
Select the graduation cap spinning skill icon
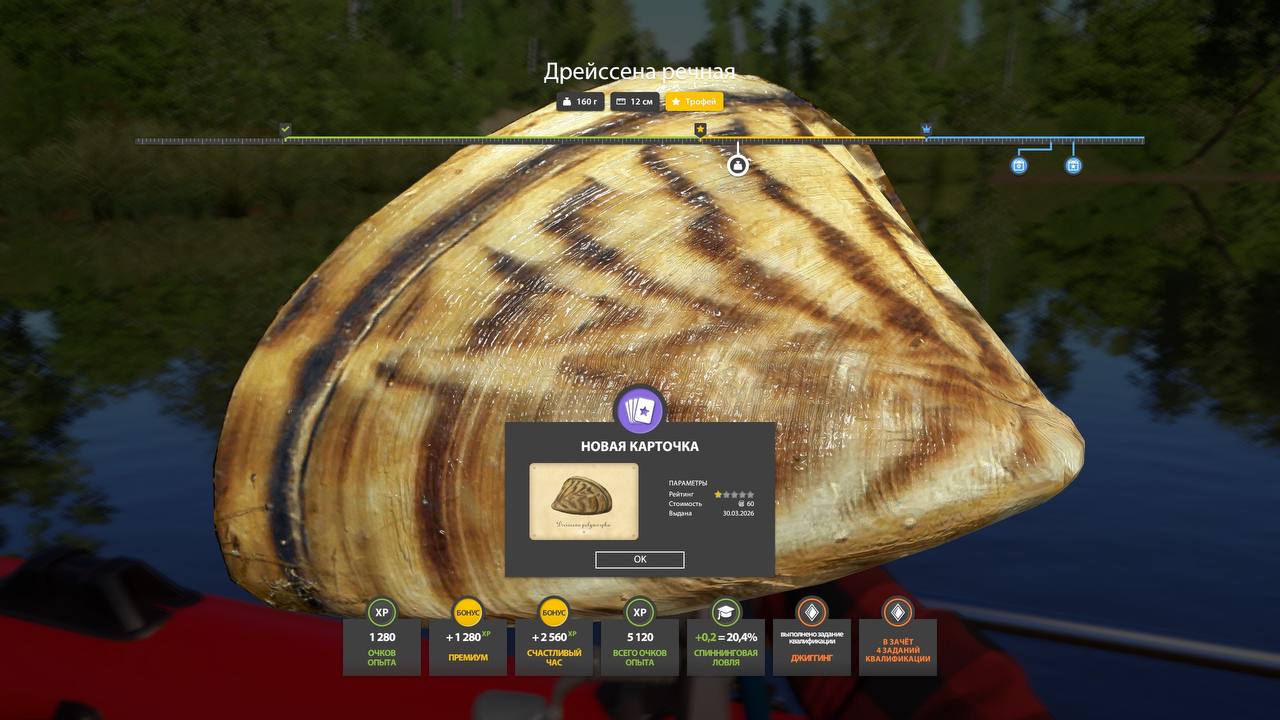[x=726, y=611]
